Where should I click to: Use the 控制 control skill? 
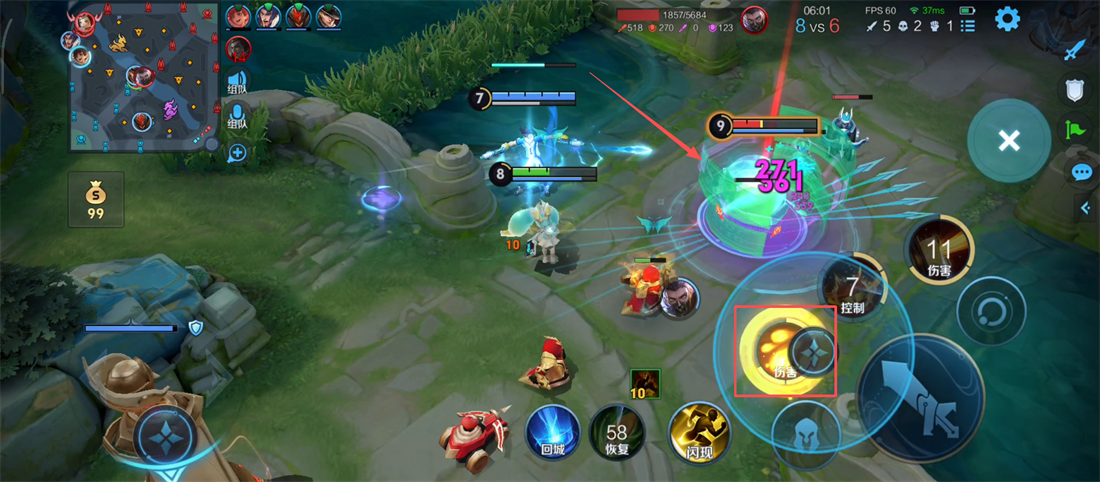[852, 290]
